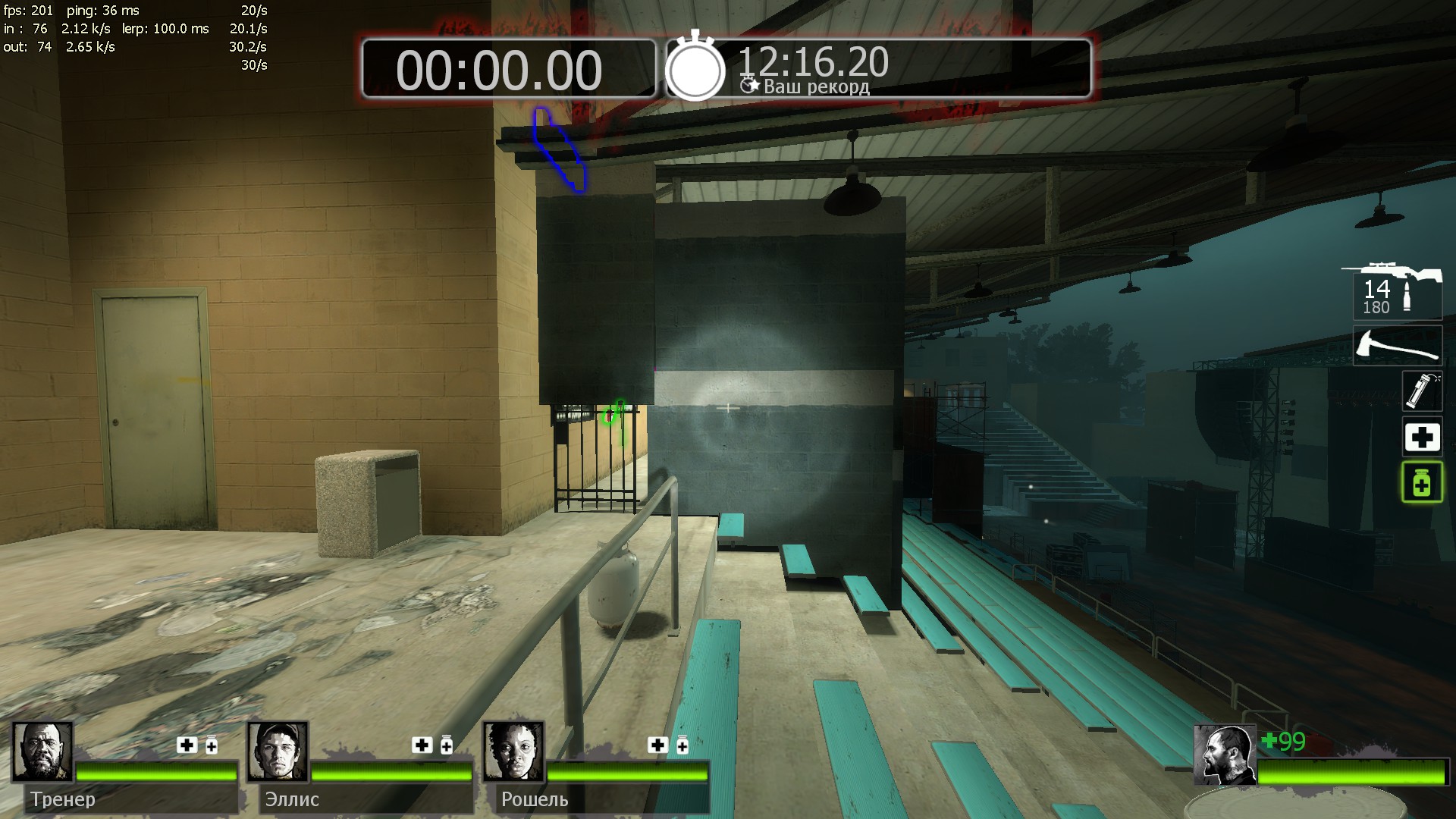1456x819 pixels.
Task: Click teammate Тренер's portrait
Action: pos(42,752)
